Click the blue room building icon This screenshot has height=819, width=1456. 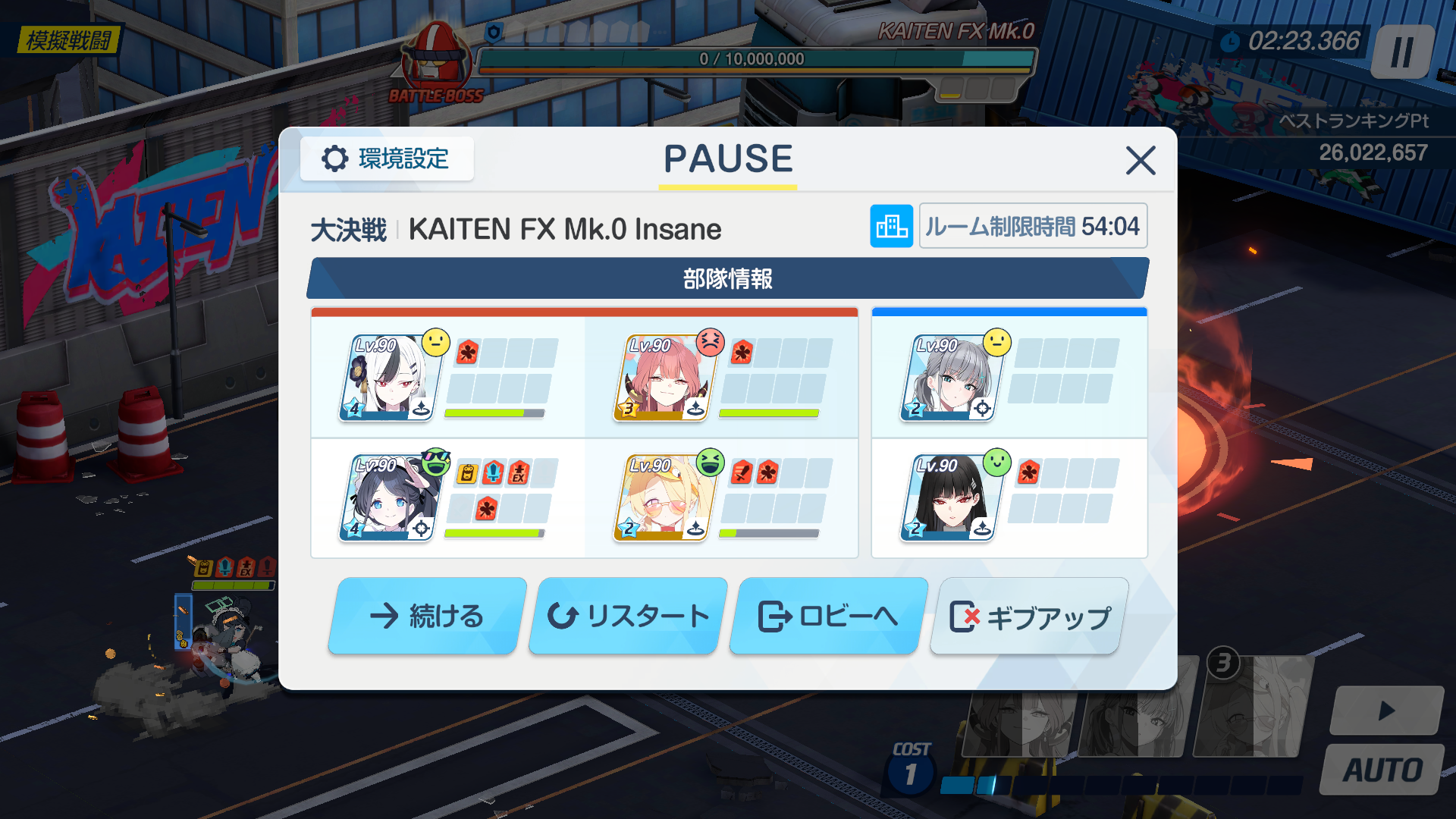coord(891,226)
